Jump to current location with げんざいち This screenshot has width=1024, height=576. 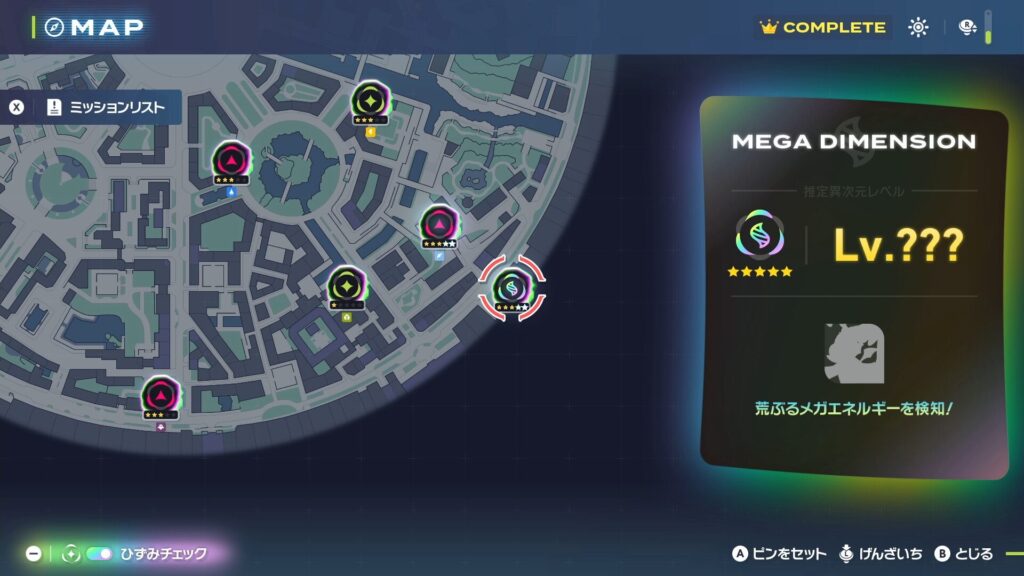point(881,554)
